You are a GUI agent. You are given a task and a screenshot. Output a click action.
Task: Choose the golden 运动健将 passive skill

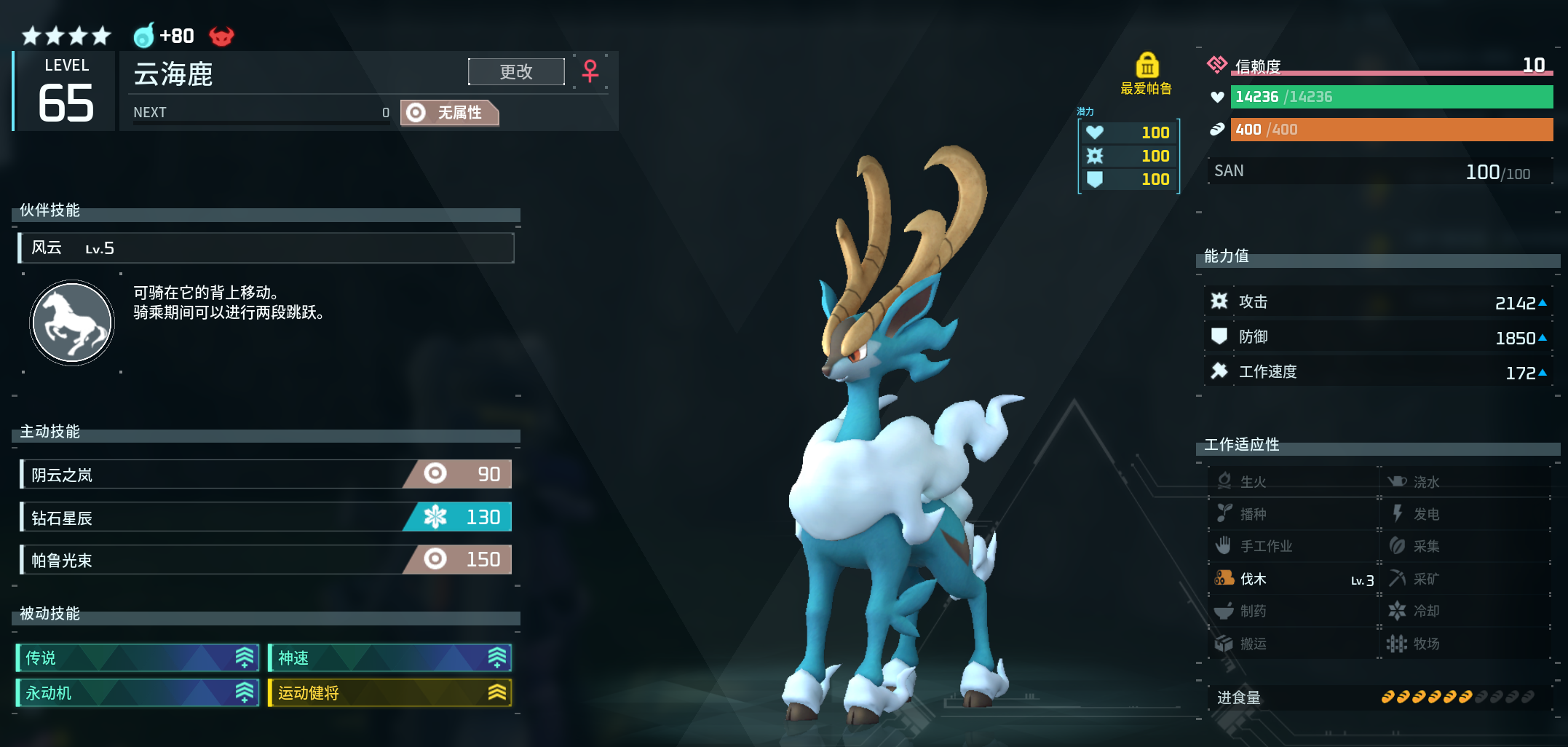coord(390,693)
